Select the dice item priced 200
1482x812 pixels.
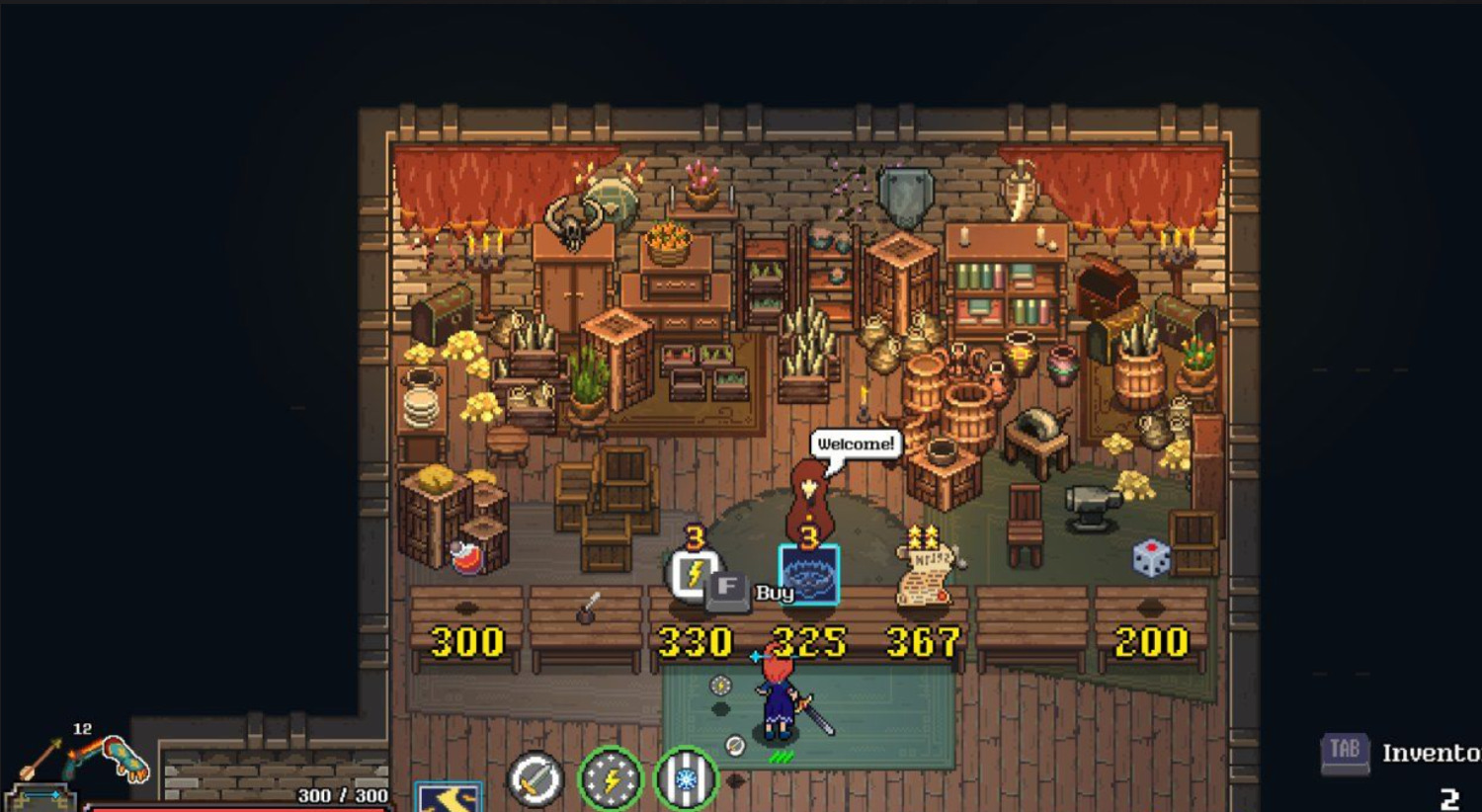pos(1151,558)
